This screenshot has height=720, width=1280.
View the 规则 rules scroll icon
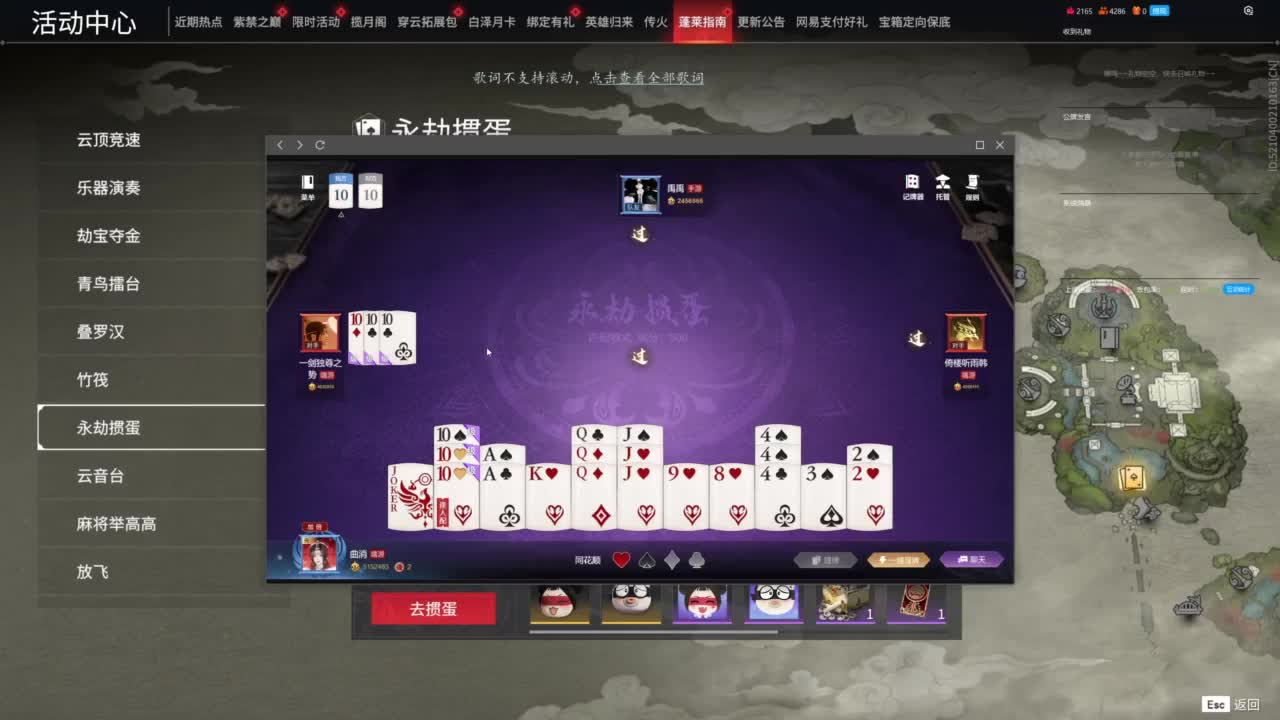(x=972, y=181)
